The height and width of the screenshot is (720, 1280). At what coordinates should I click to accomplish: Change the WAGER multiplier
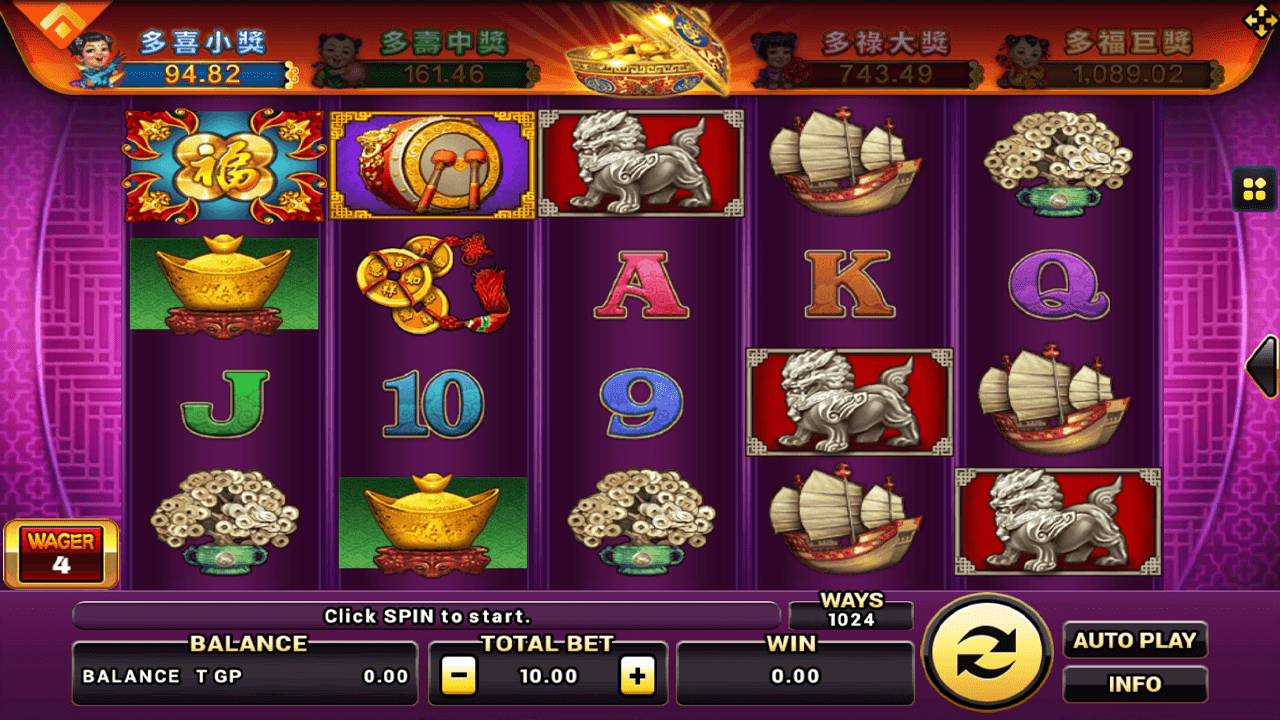click(x=62, y=553)
